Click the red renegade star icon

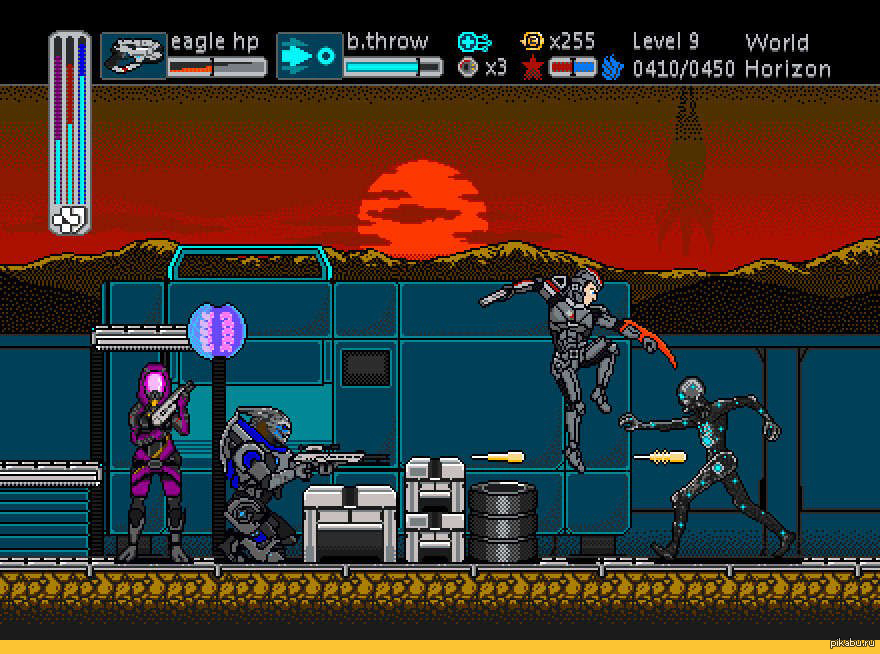[x=532, y=68]
